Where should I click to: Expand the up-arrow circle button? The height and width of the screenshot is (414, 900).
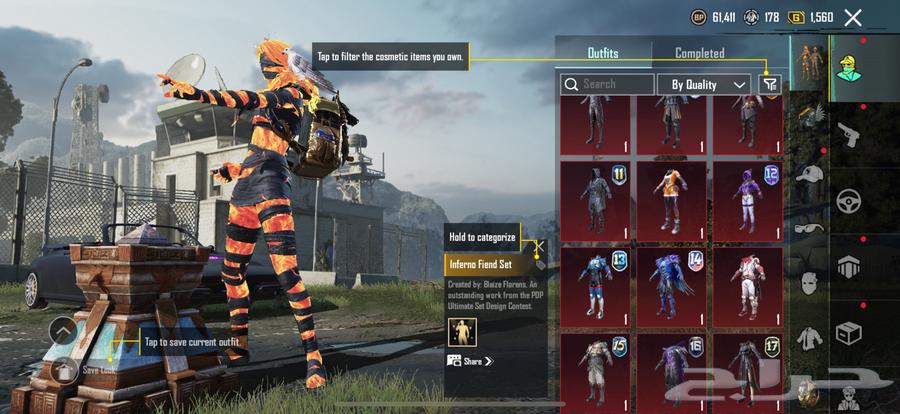click(x=62, y=330)
